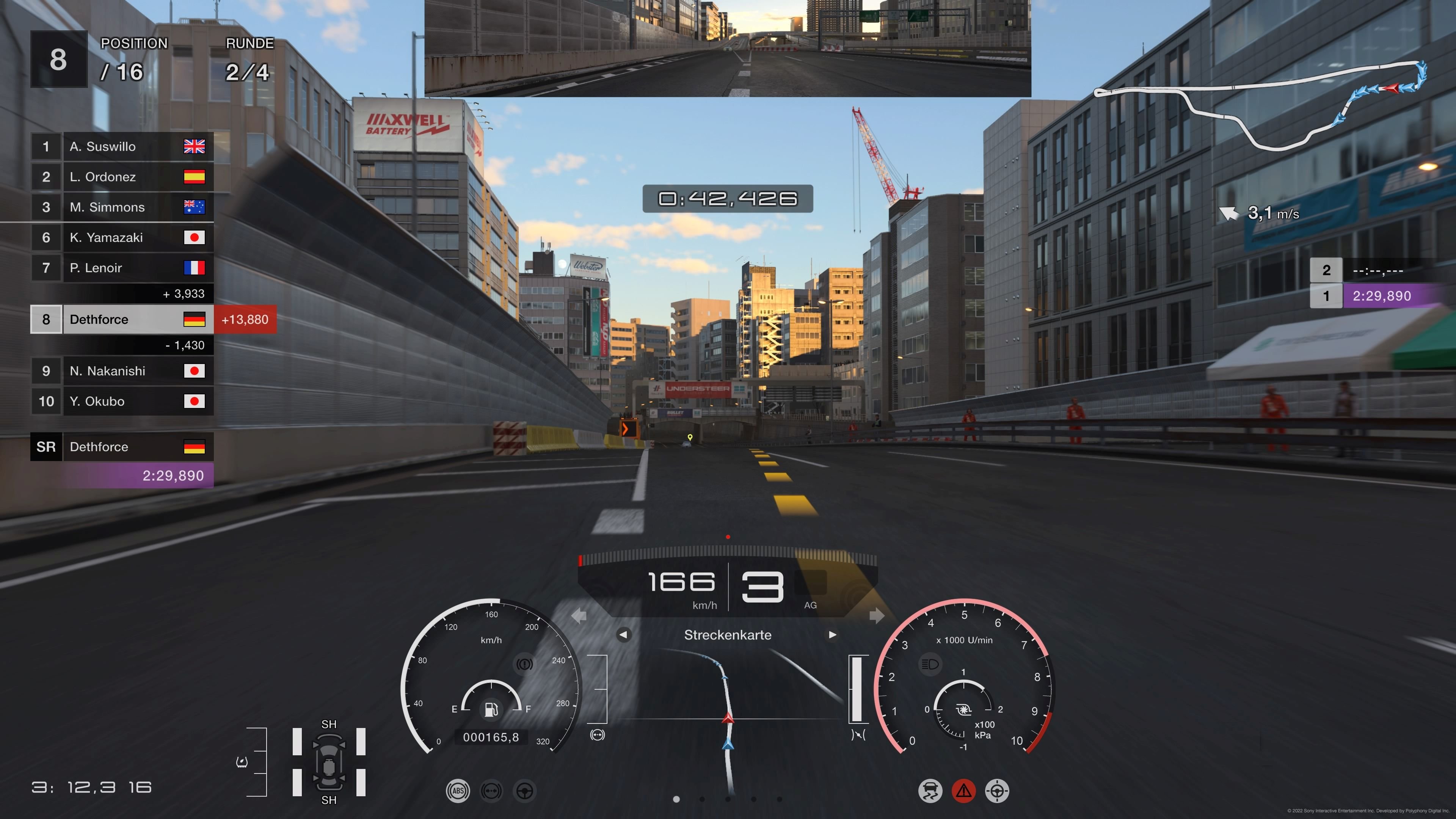Select the third pagination dot below the map
Image resolution: width=1456 pixels, height=819 pixels.
pyautogui.click(x=728, y=800)
